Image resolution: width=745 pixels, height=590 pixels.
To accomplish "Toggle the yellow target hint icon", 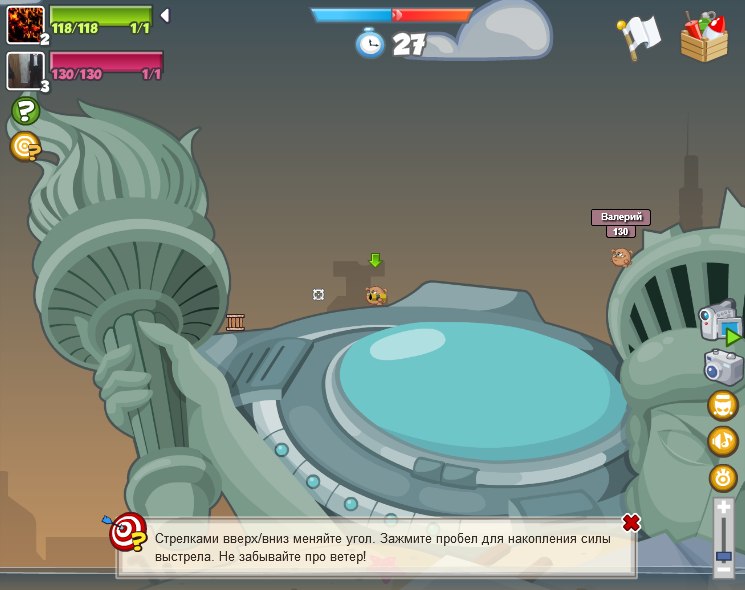I will [25, 147].
